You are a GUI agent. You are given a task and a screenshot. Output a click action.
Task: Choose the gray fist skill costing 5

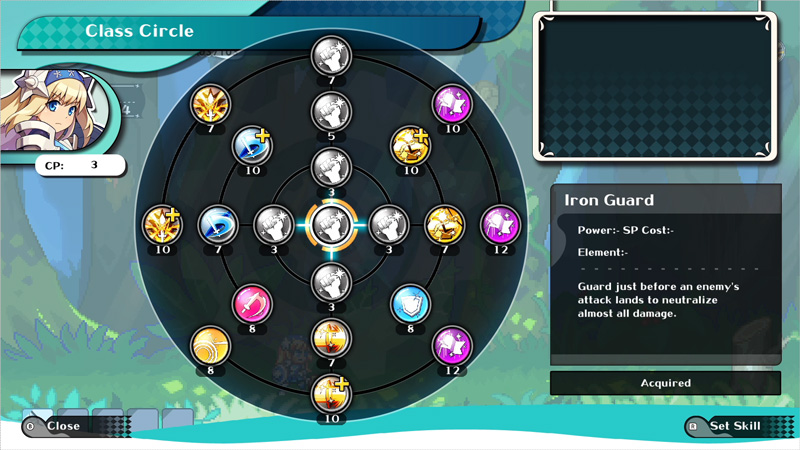[x=330, y=112]
